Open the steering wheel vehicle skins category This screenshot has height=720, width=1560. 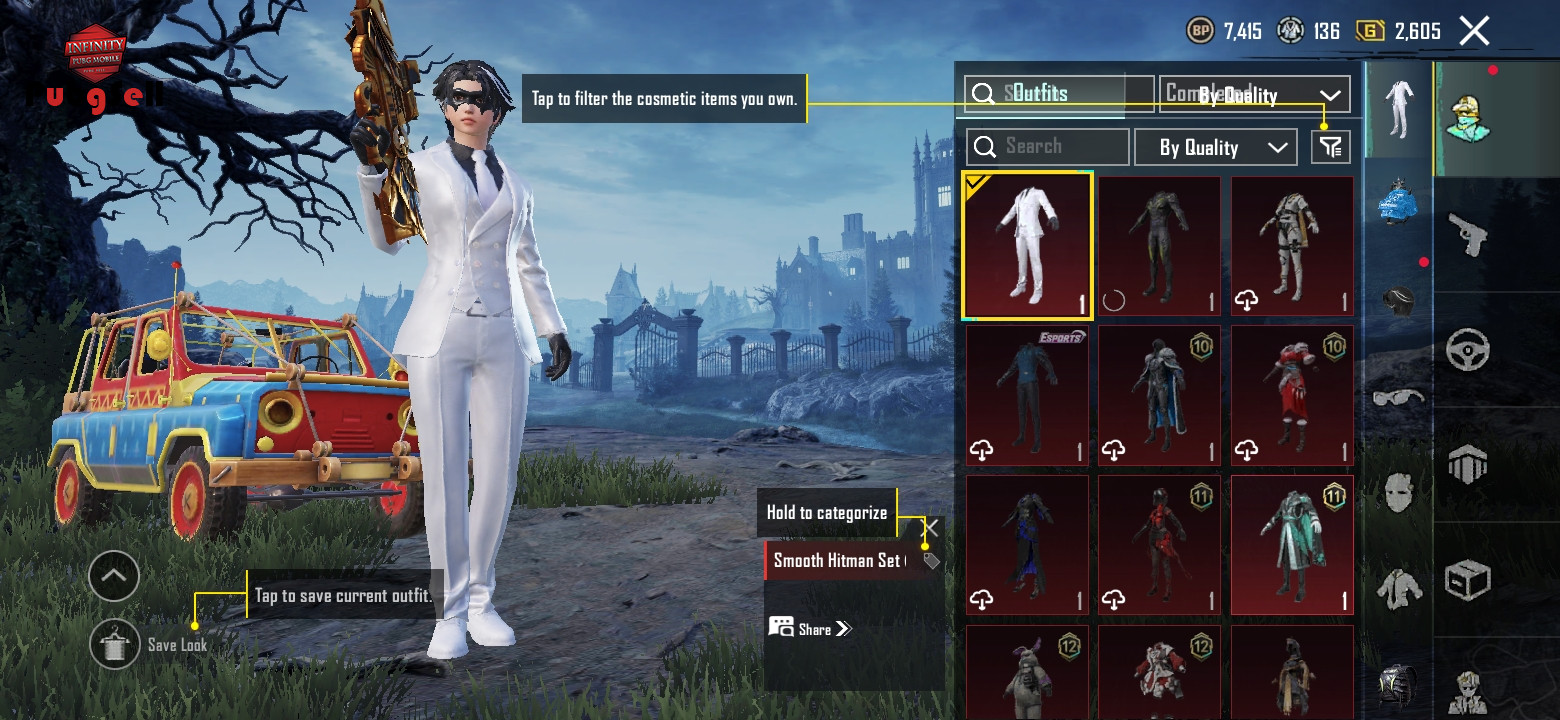tap(1467, 350)
